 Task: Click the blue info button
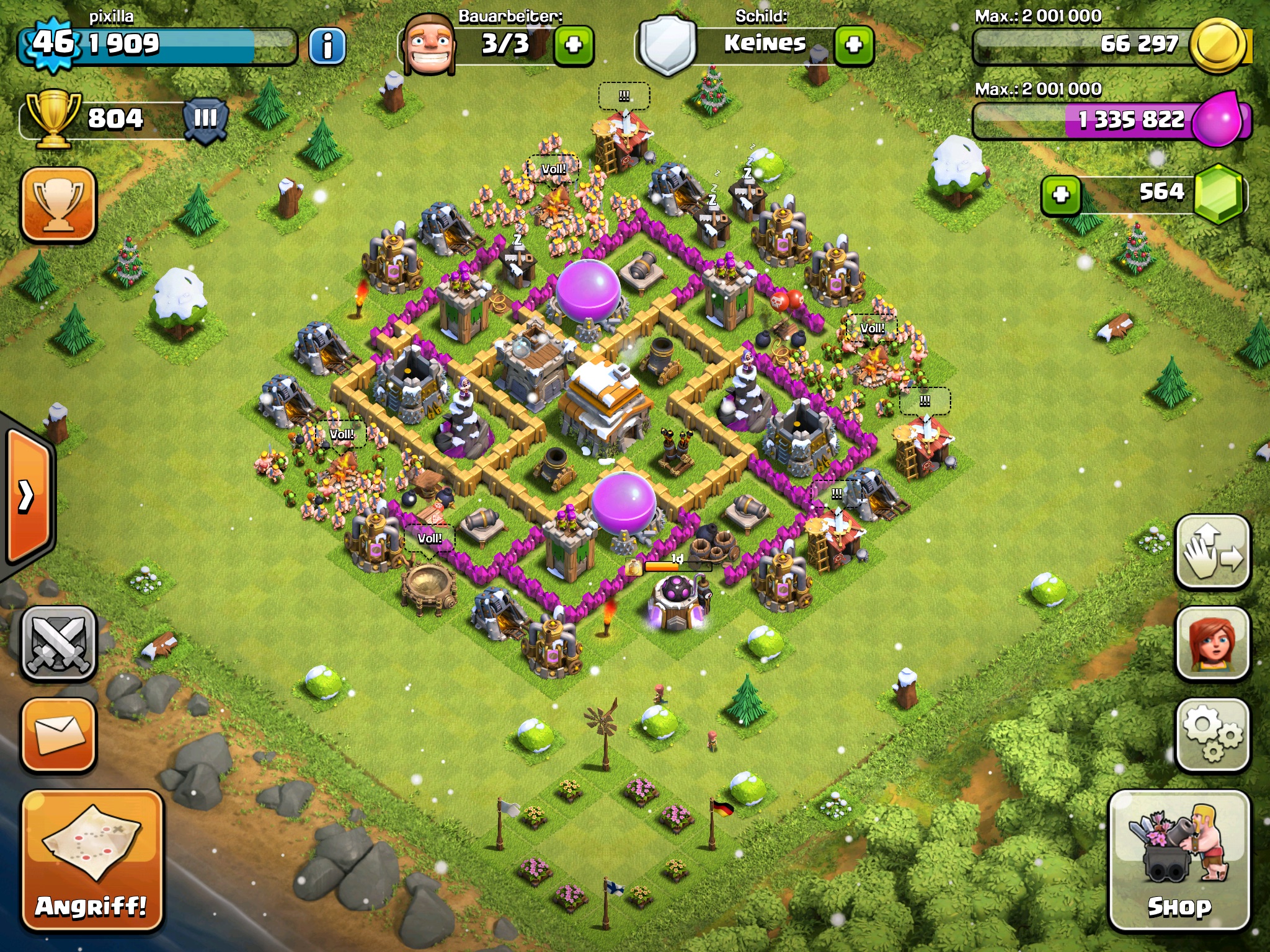pyautogui.click(x=327, y=45)
